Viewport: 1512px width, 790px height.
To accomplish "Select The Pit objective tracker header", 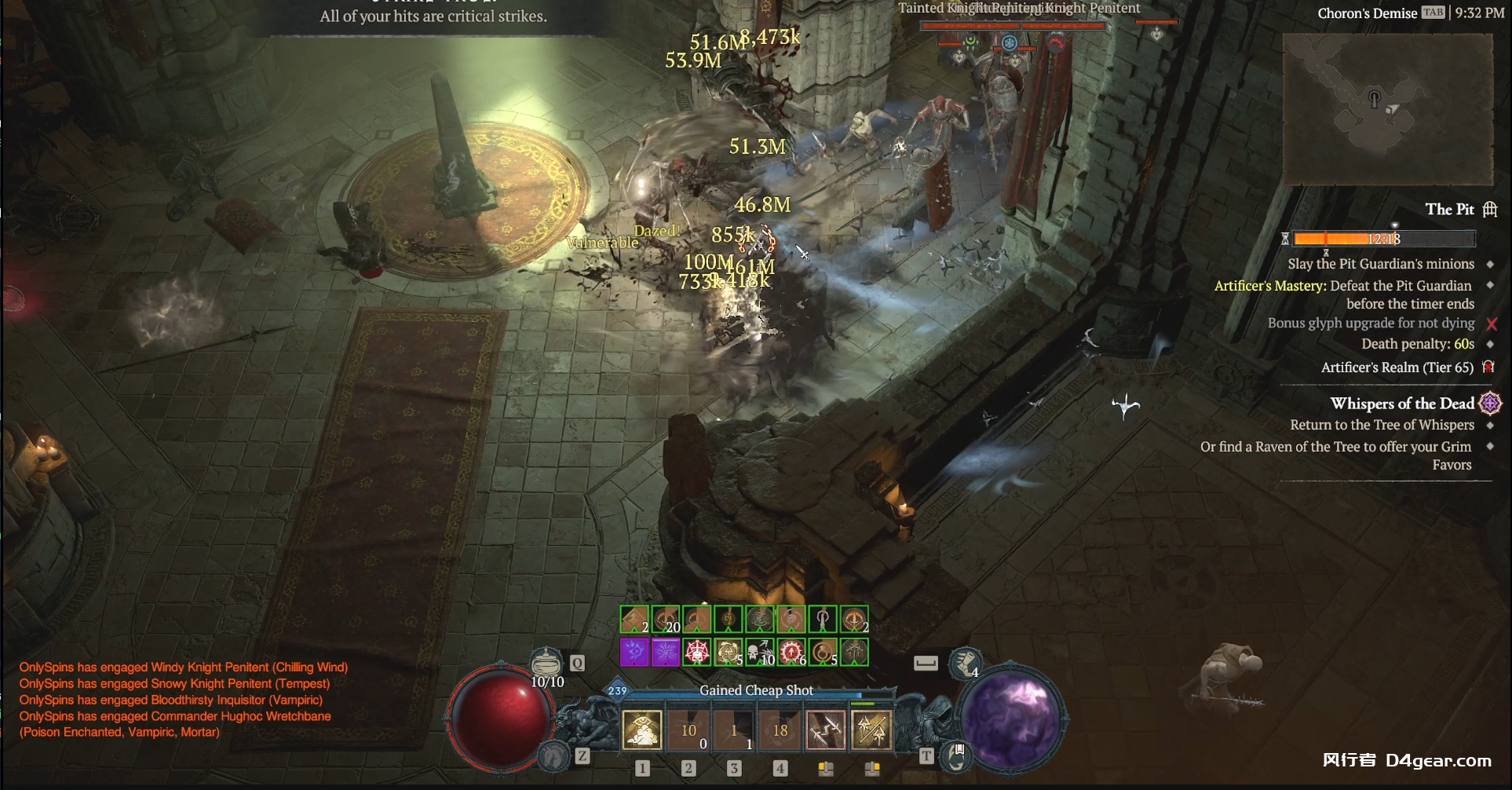I will click(1449, 209).
